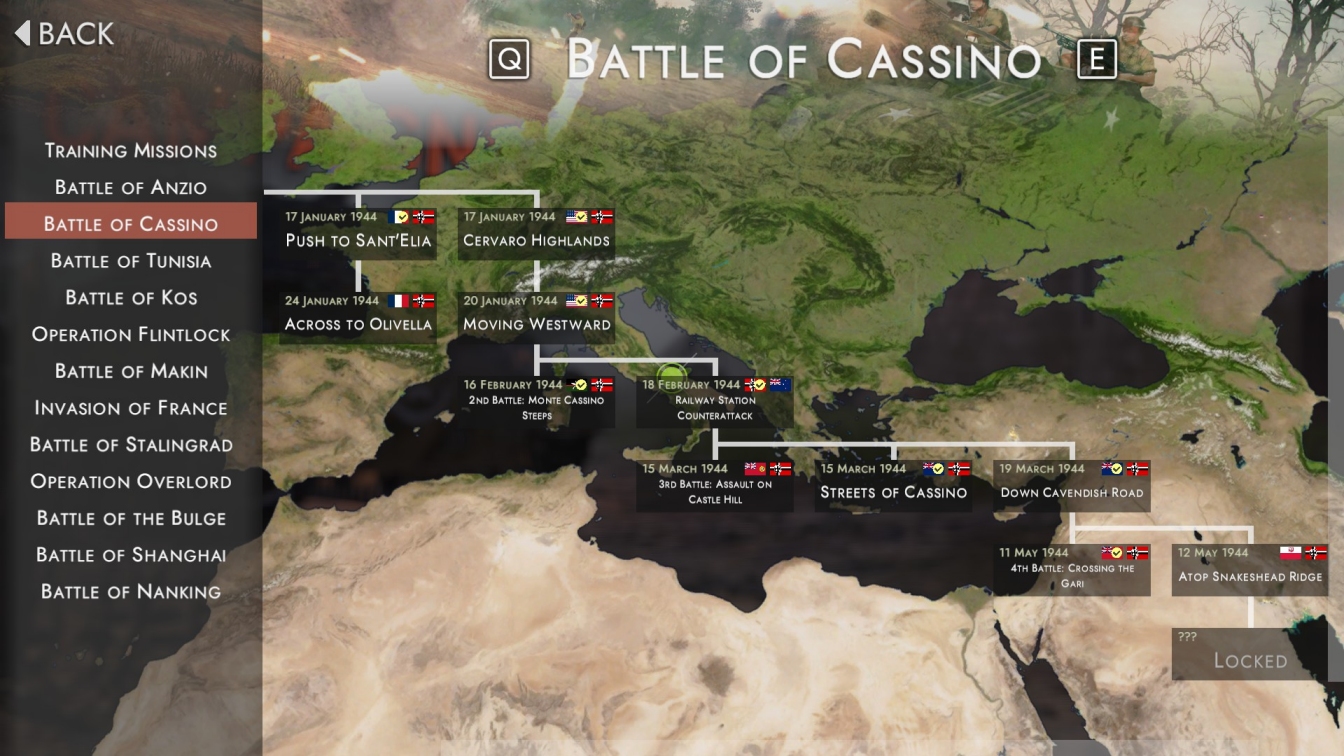Select Battle of Anzio from the list

131,188
